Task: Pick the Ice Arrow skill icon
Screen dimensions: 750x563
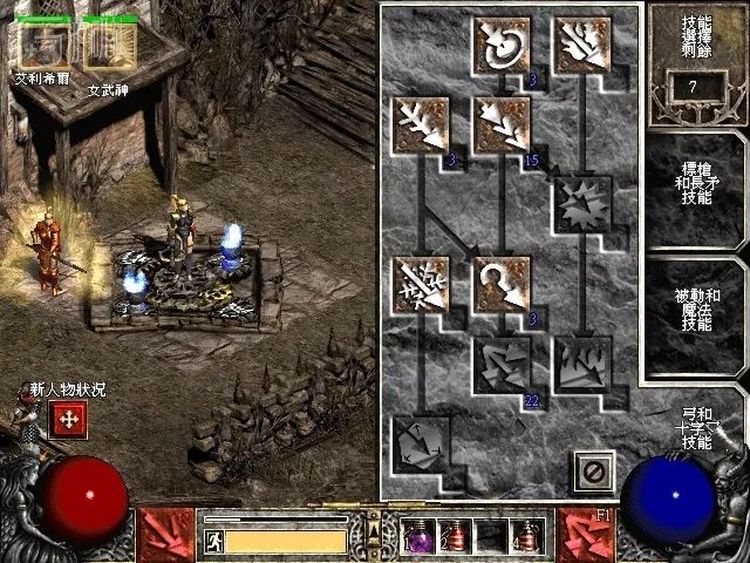Action: coord(421,283)
